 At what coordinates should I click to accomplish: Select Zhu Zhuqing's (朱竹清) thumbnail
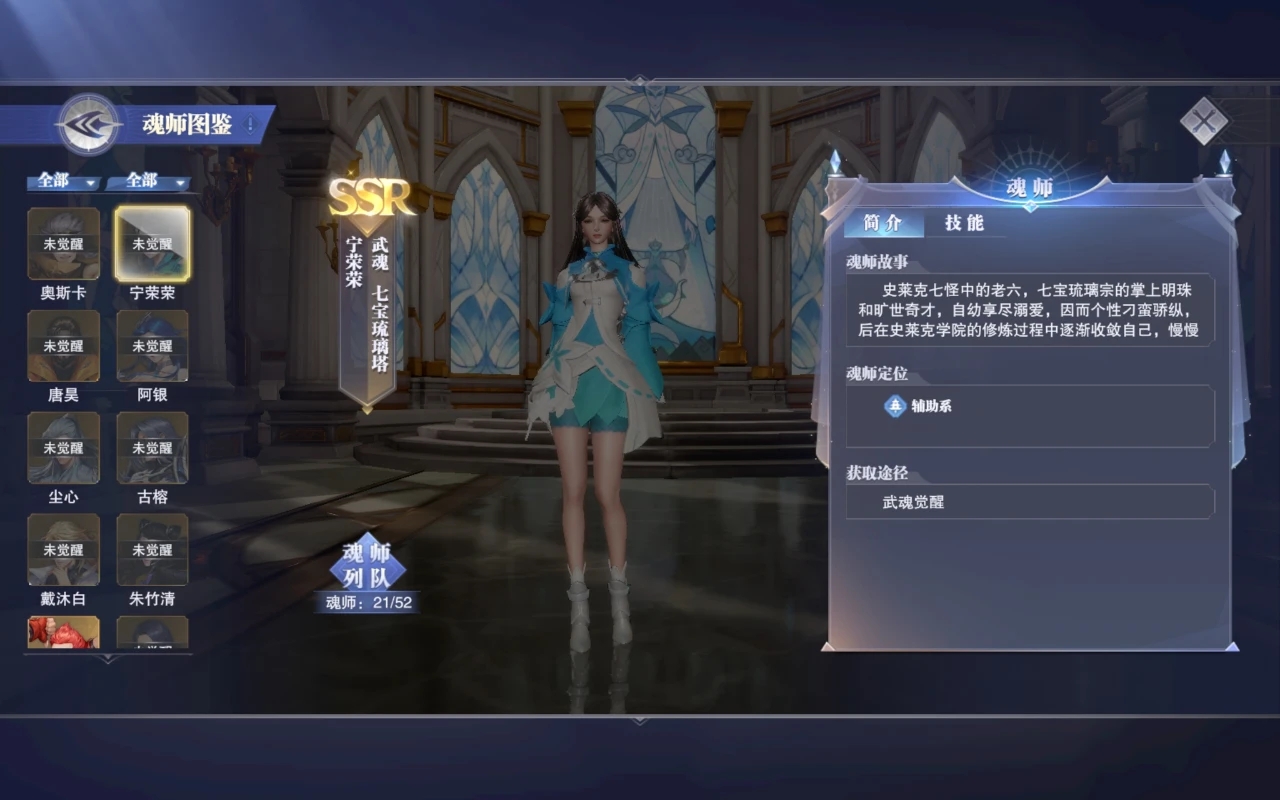tap(152, 550)
